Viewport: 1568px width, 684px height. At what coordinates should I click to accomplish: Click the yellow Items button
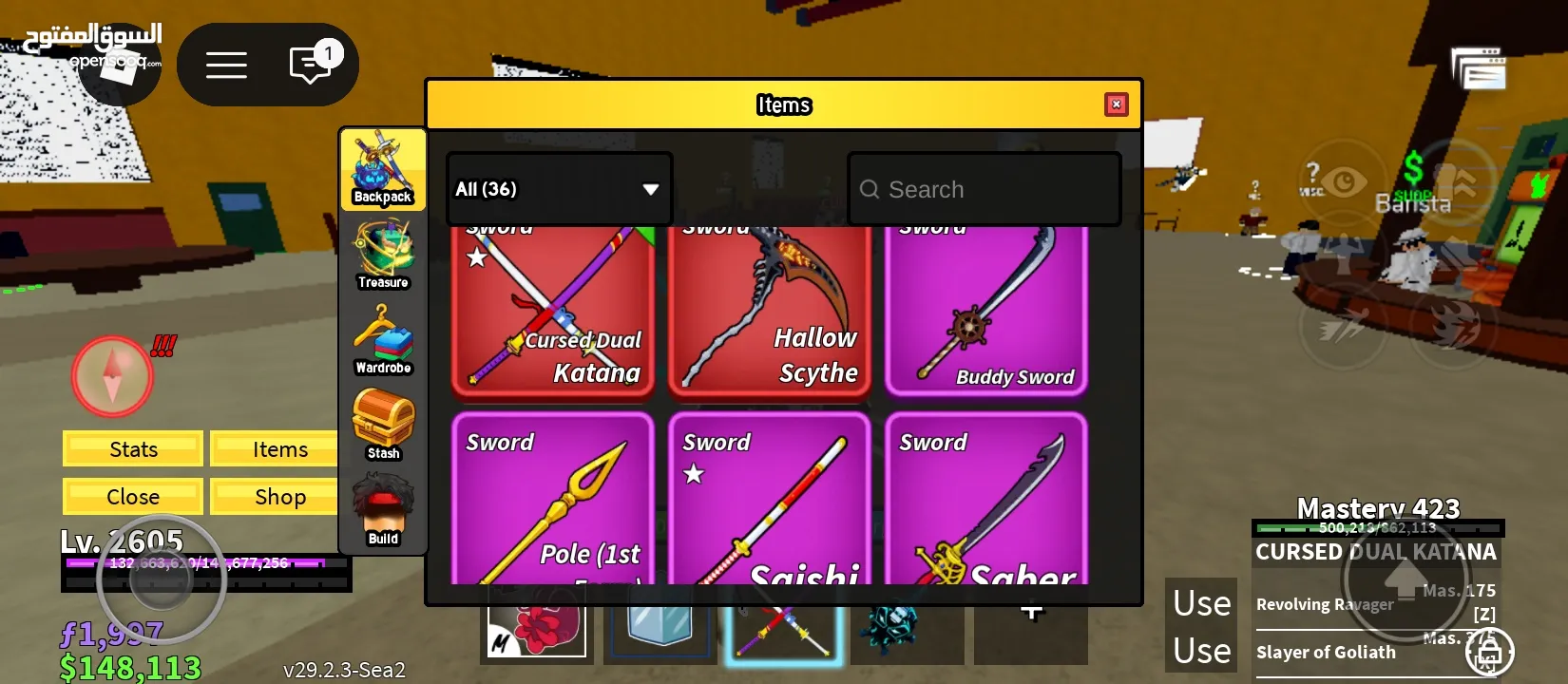click(279, 449)
